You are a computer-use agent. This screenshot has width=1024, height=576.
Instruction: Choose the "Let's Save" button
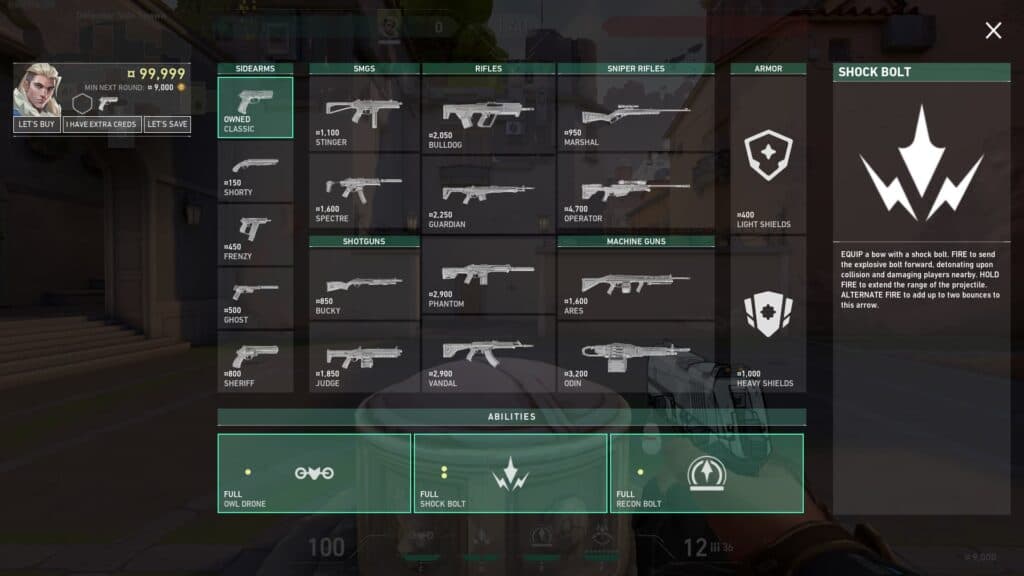[166, 125]
